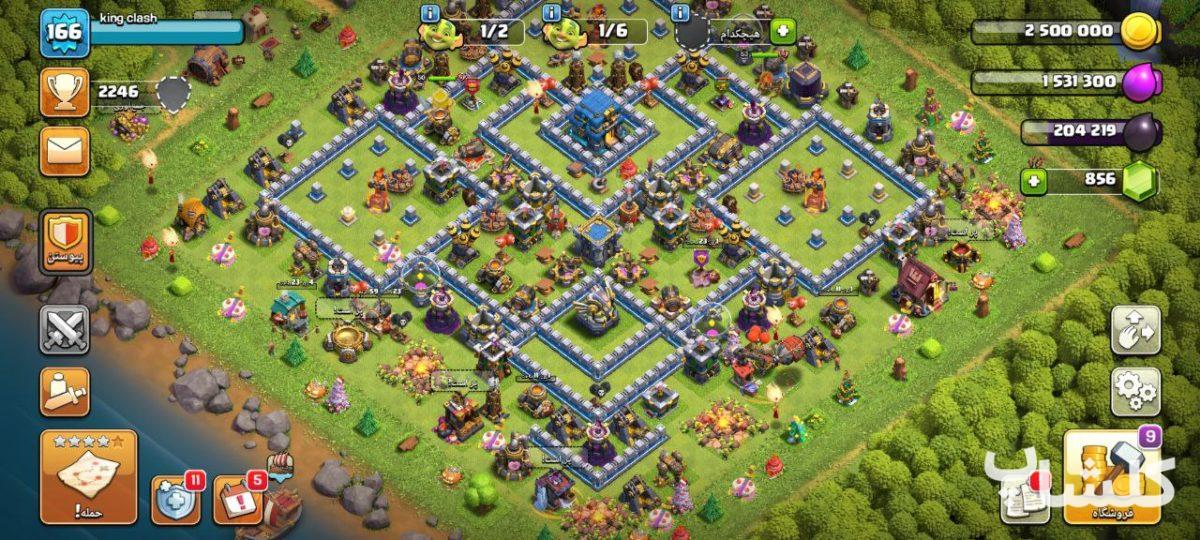Open the red-orange clan shield button
This screenshot has width=1200, height=540.
coord(65,238)
